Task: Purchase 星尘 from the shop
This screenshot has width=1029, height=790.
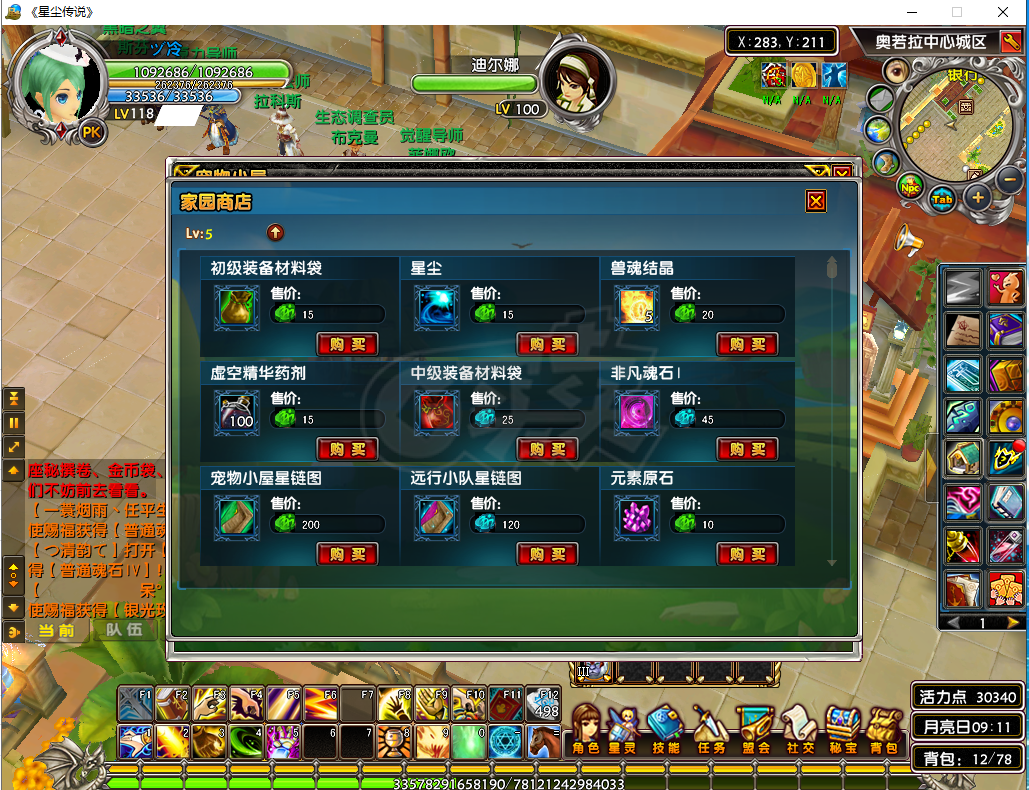Action: (547, 344)
